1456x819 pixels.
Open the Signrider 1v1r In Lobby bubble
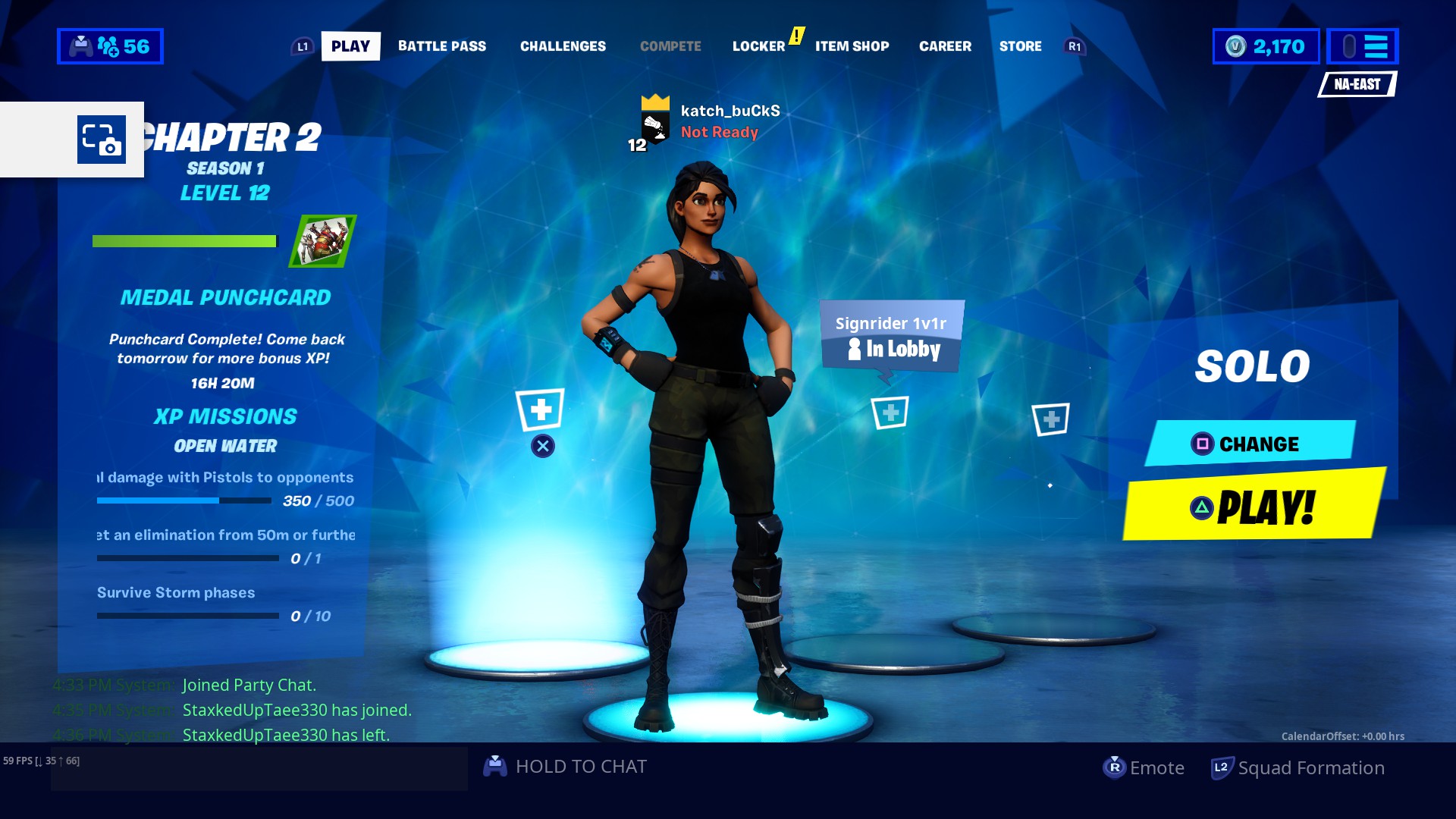click(891, 337)
